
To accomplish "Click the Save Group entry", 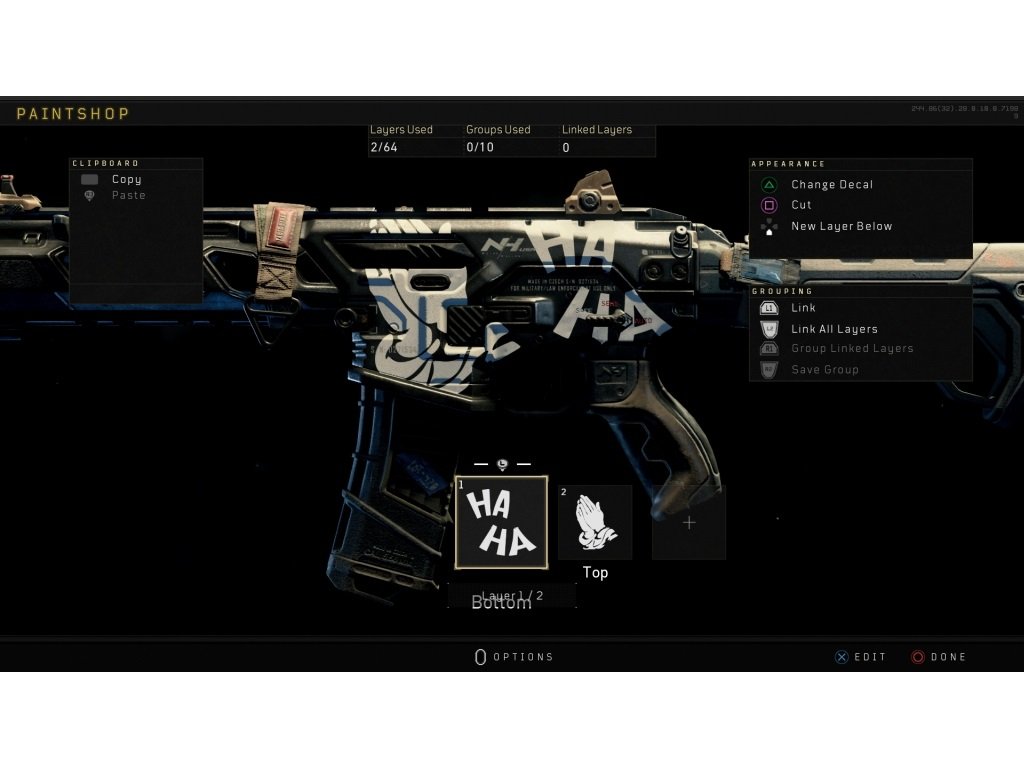I will [824, 370].
